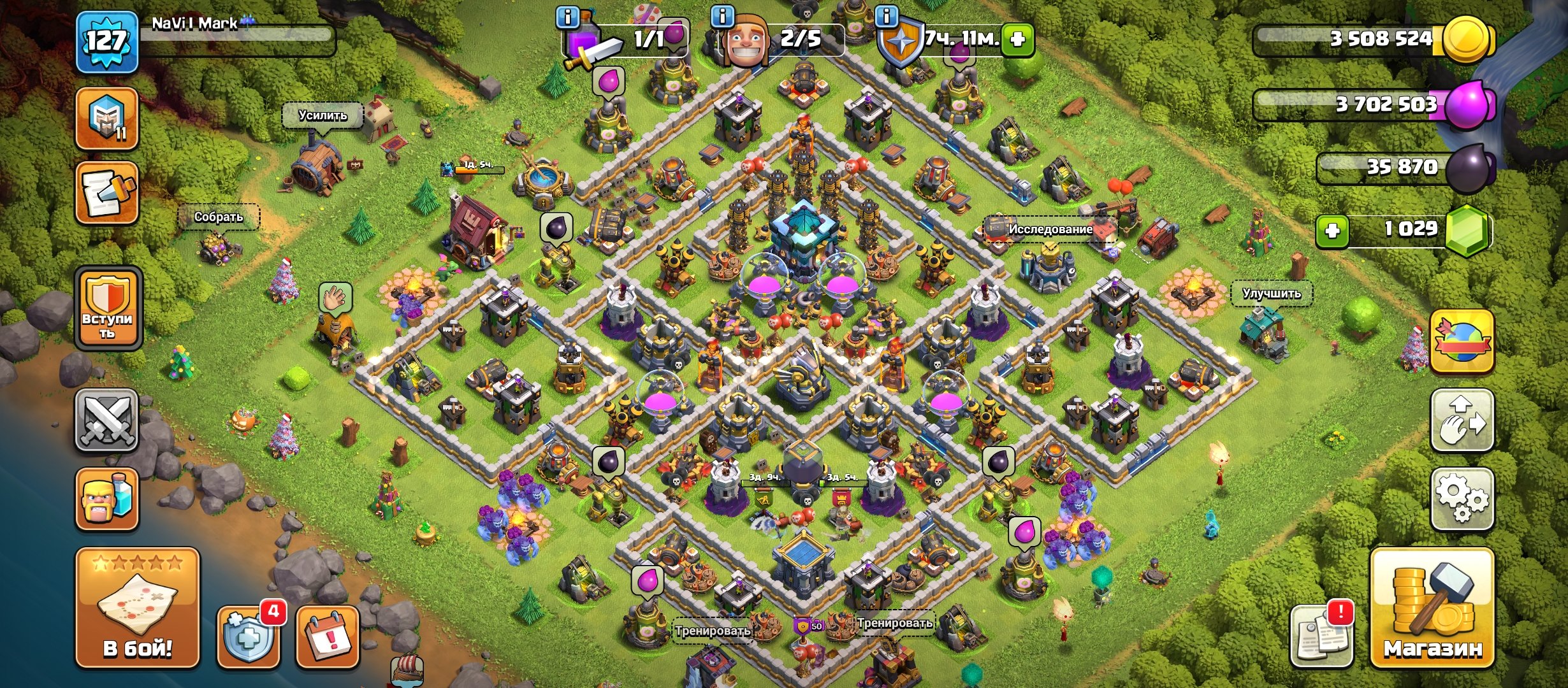Screen dimensions: 1568x688
Task: Add shield time with green plus button
Action: (x=1017, y=39)
